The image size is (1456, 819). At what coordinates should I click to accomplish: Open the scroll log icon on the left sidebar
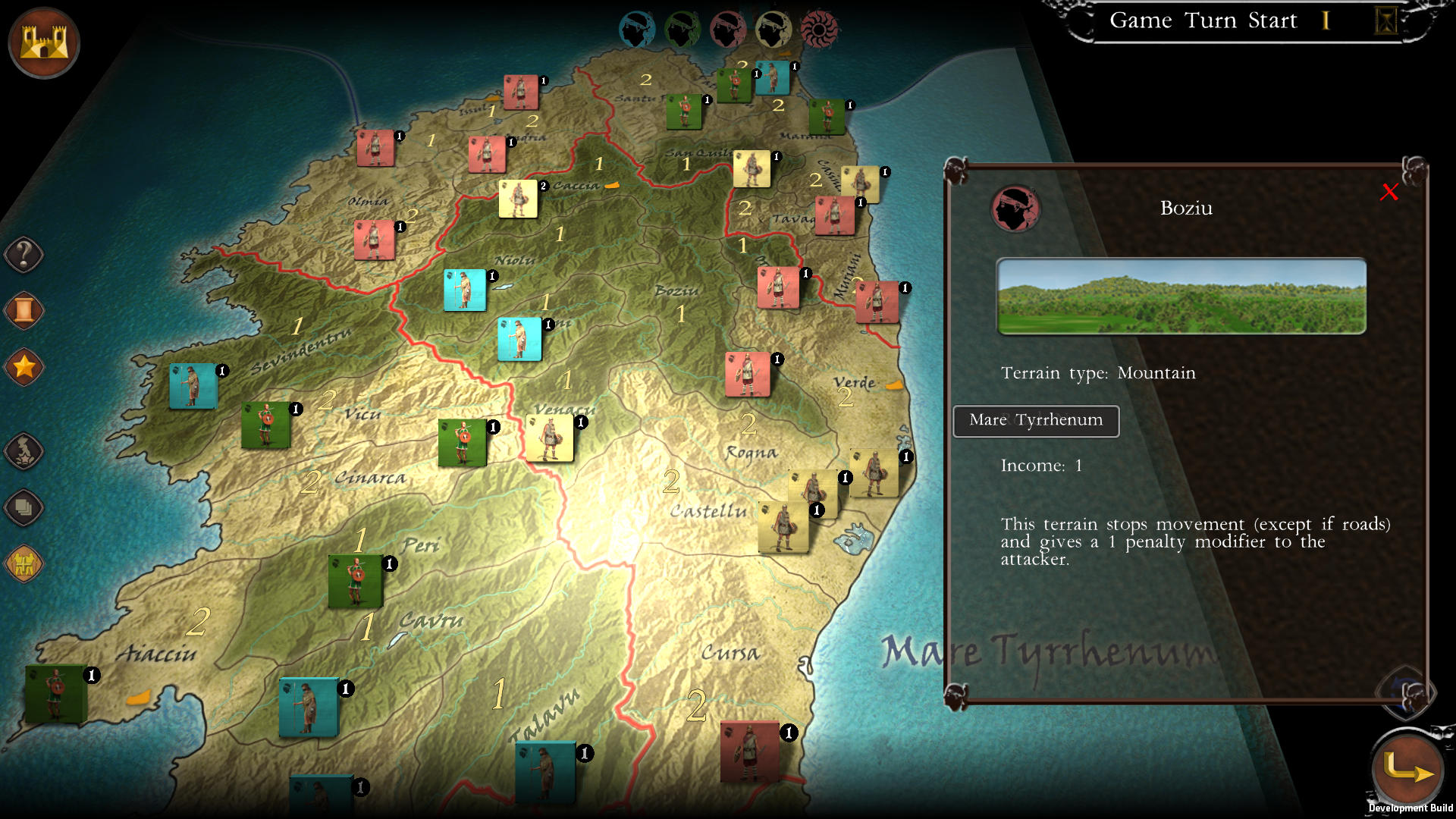(x=23, y=311)
